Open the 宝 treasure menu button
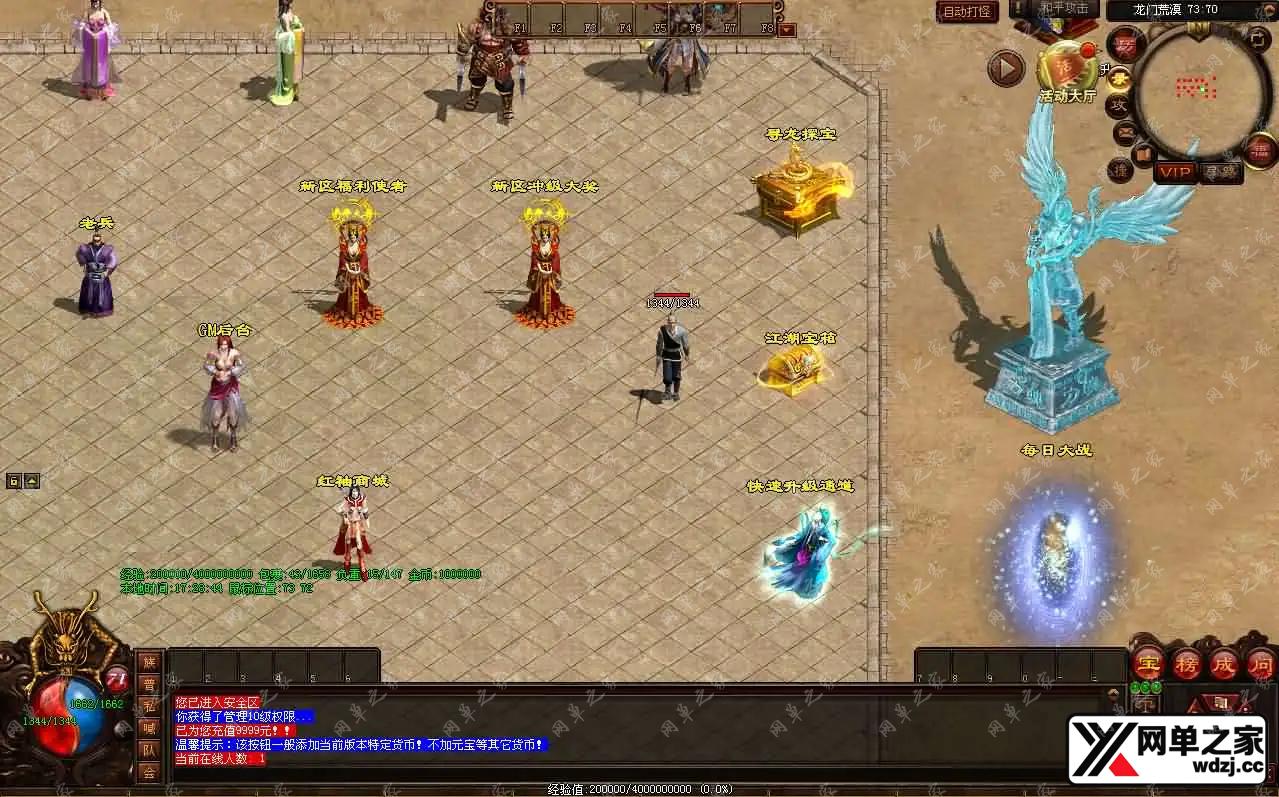The width and height of the screenshot is (1279, 797). point(1147,662)
